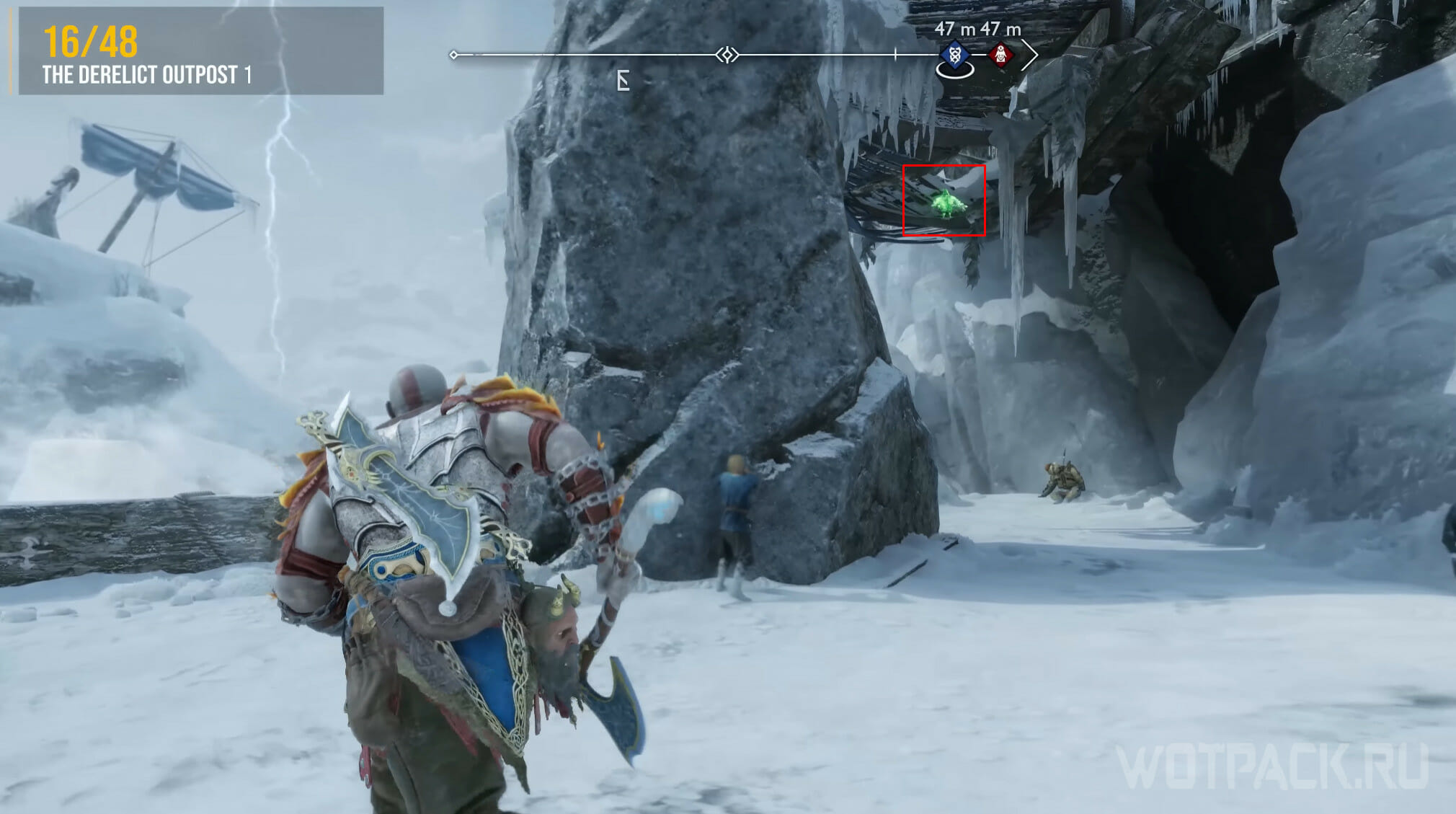
Task: Click the East rune on the compass
Action: point(623,81)
